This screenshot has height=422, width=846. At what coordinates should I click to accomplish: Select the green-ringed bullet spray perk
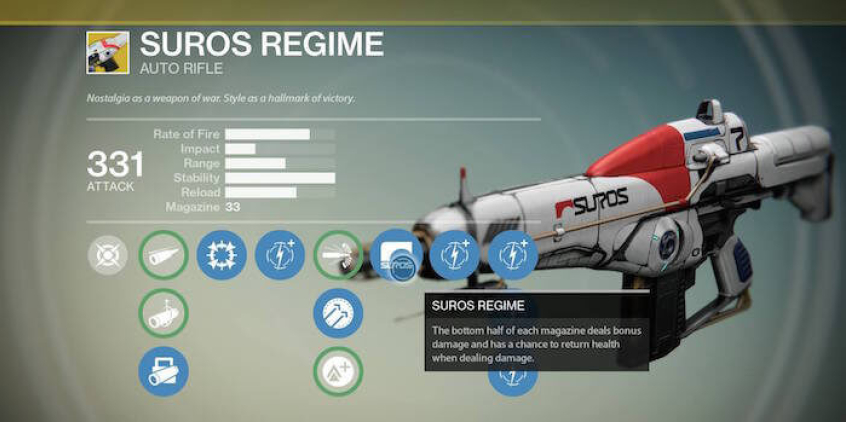tap(339, 255)
